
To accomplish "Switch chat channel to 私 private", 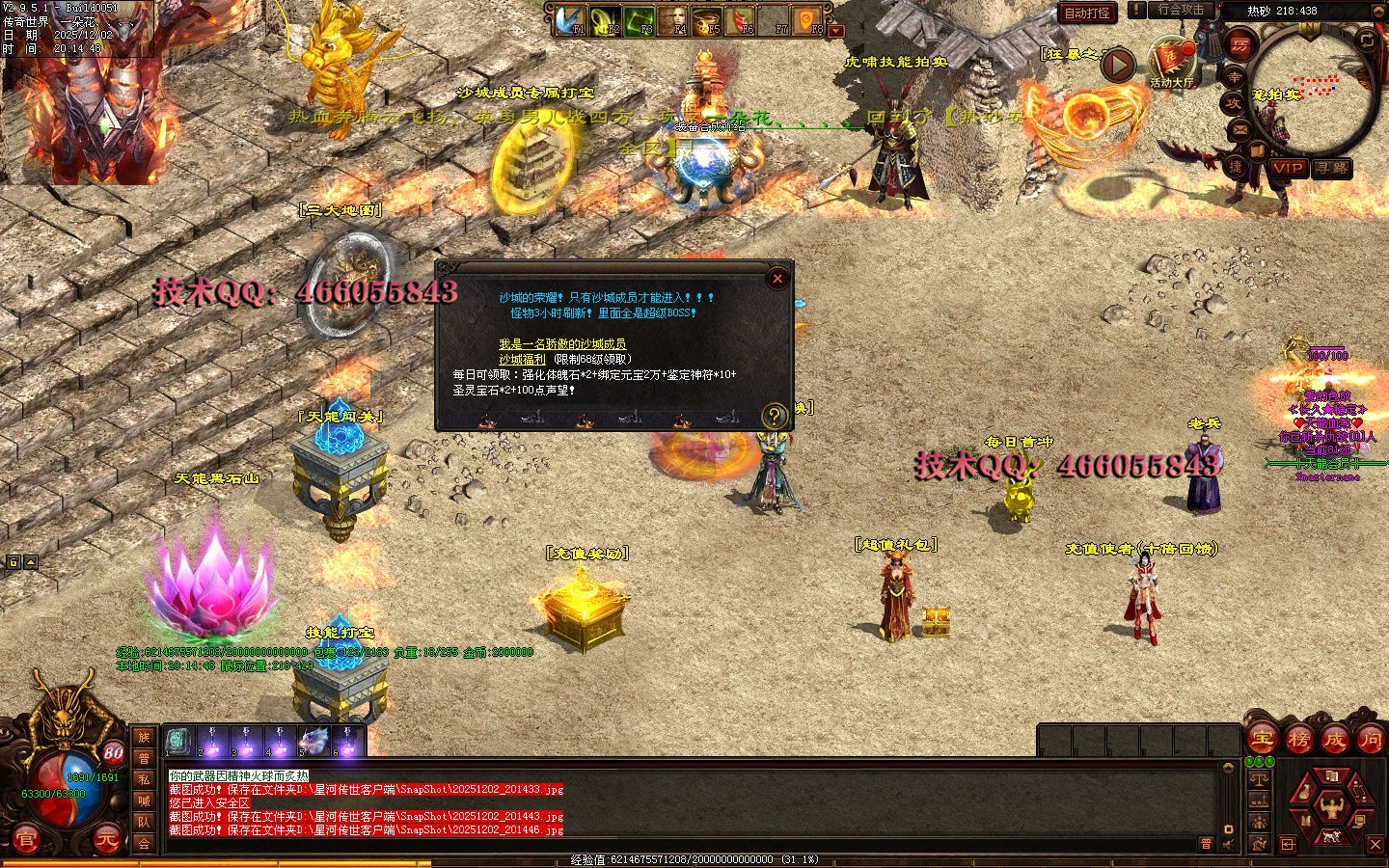I will (144, 779).
